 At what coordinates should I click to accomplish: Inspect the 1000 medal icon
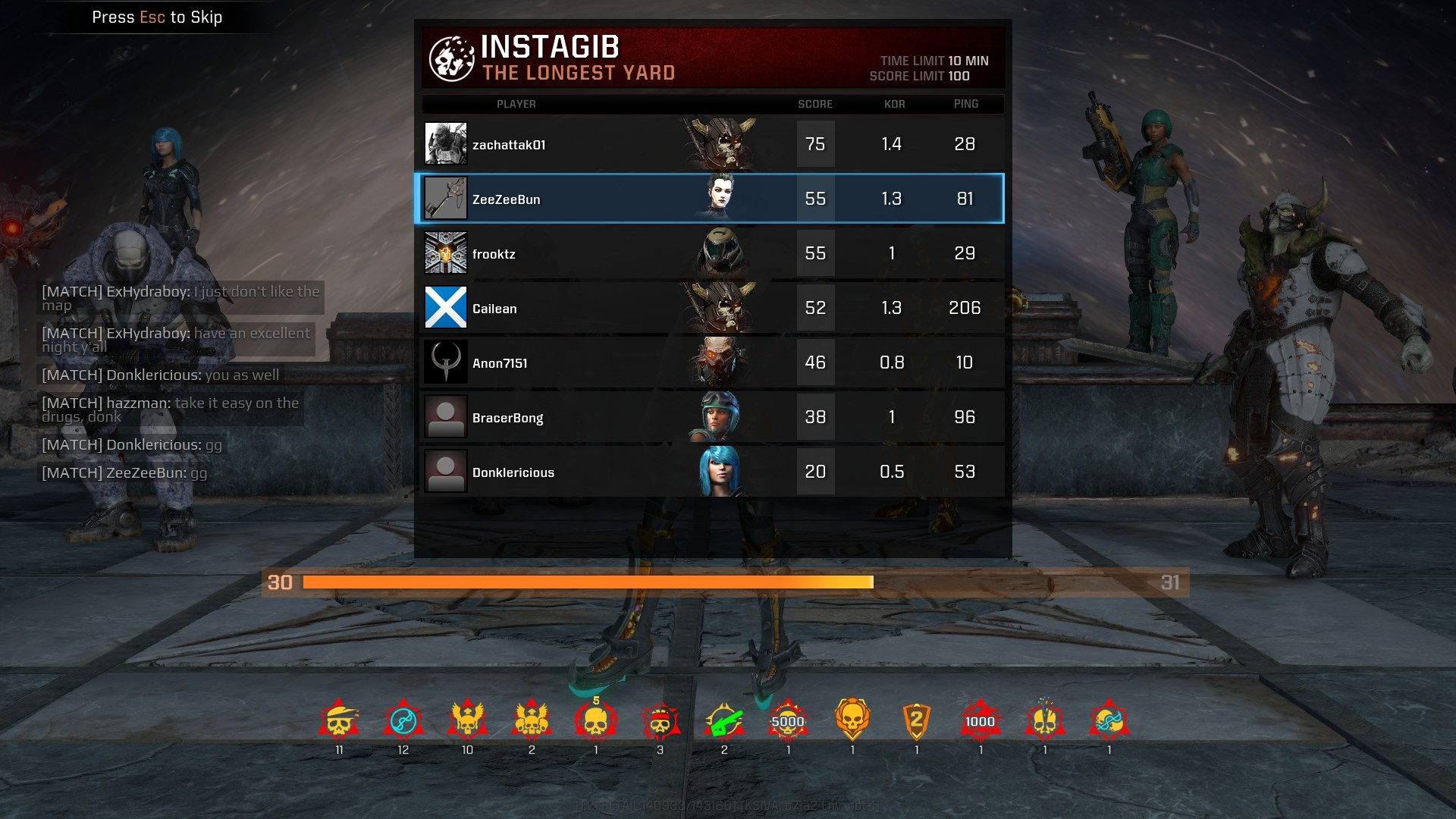(x=981, y=721)
